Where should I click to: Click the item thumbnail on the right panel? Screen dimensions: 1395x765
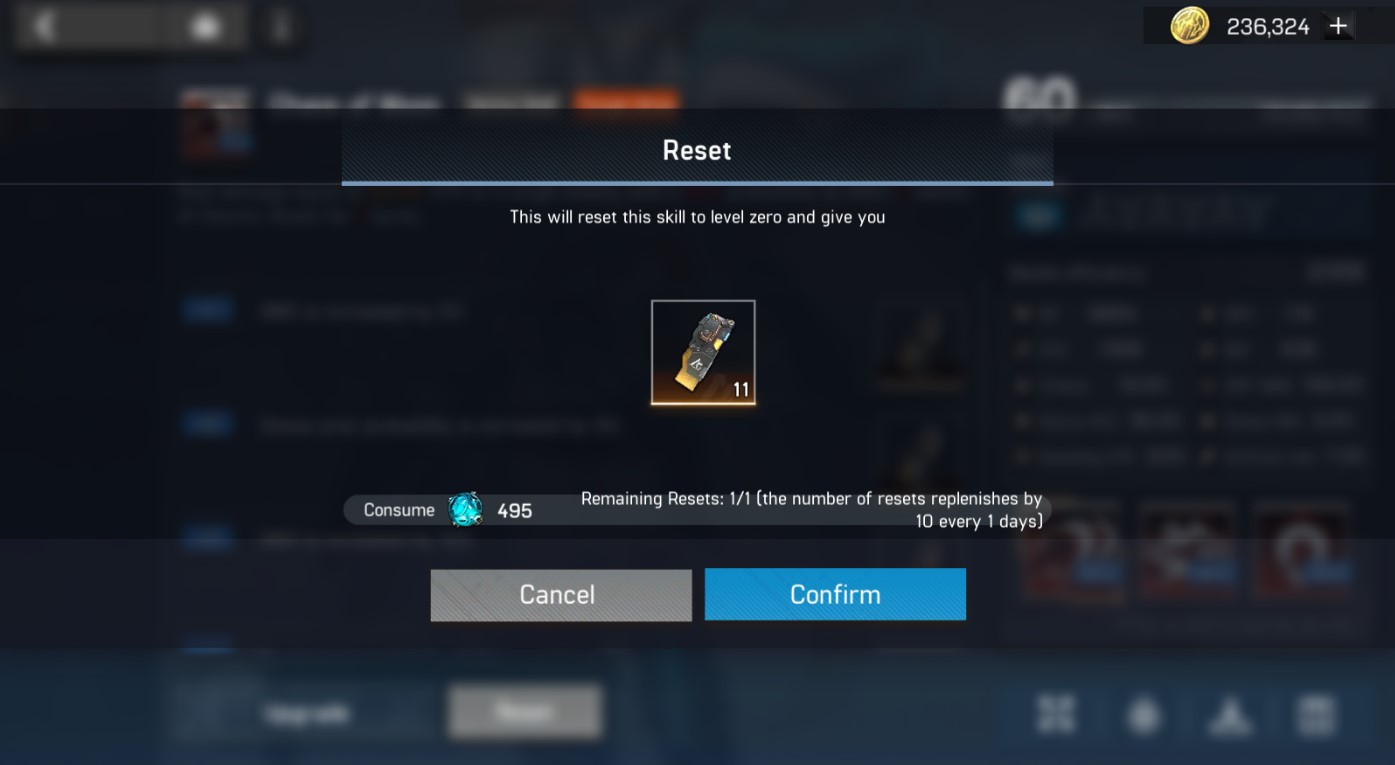point(919,345)
